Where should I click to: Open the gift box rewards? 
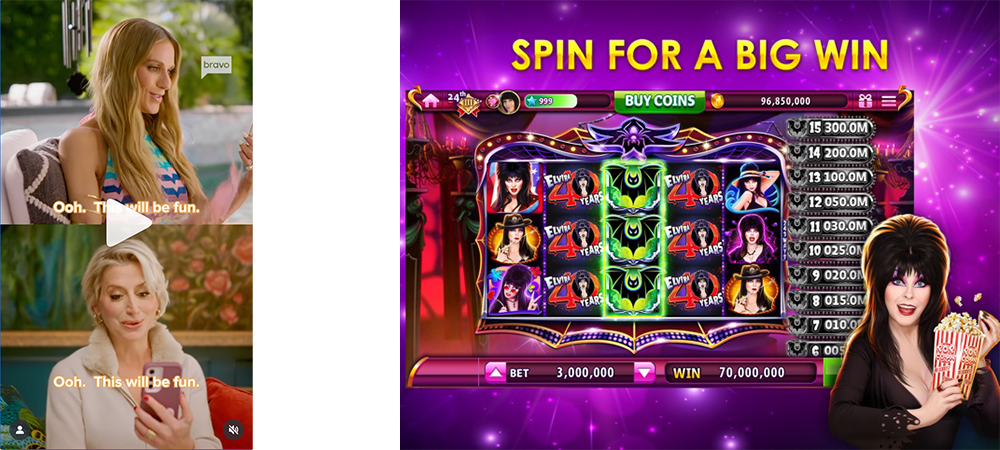coord(865,100)
